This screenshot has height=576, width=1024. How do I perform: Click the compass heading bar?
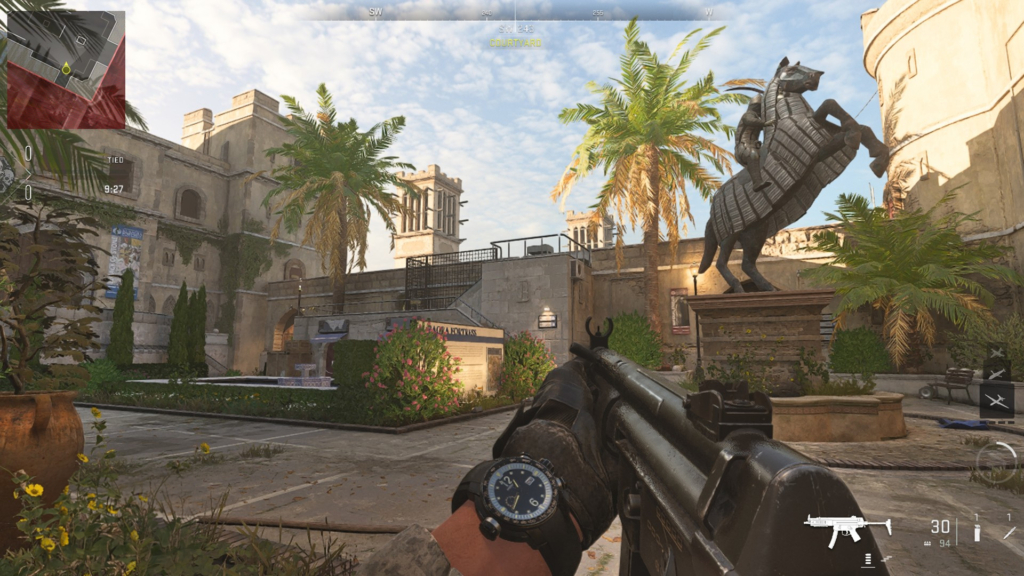pyautogui.click(x=514, y=12)
